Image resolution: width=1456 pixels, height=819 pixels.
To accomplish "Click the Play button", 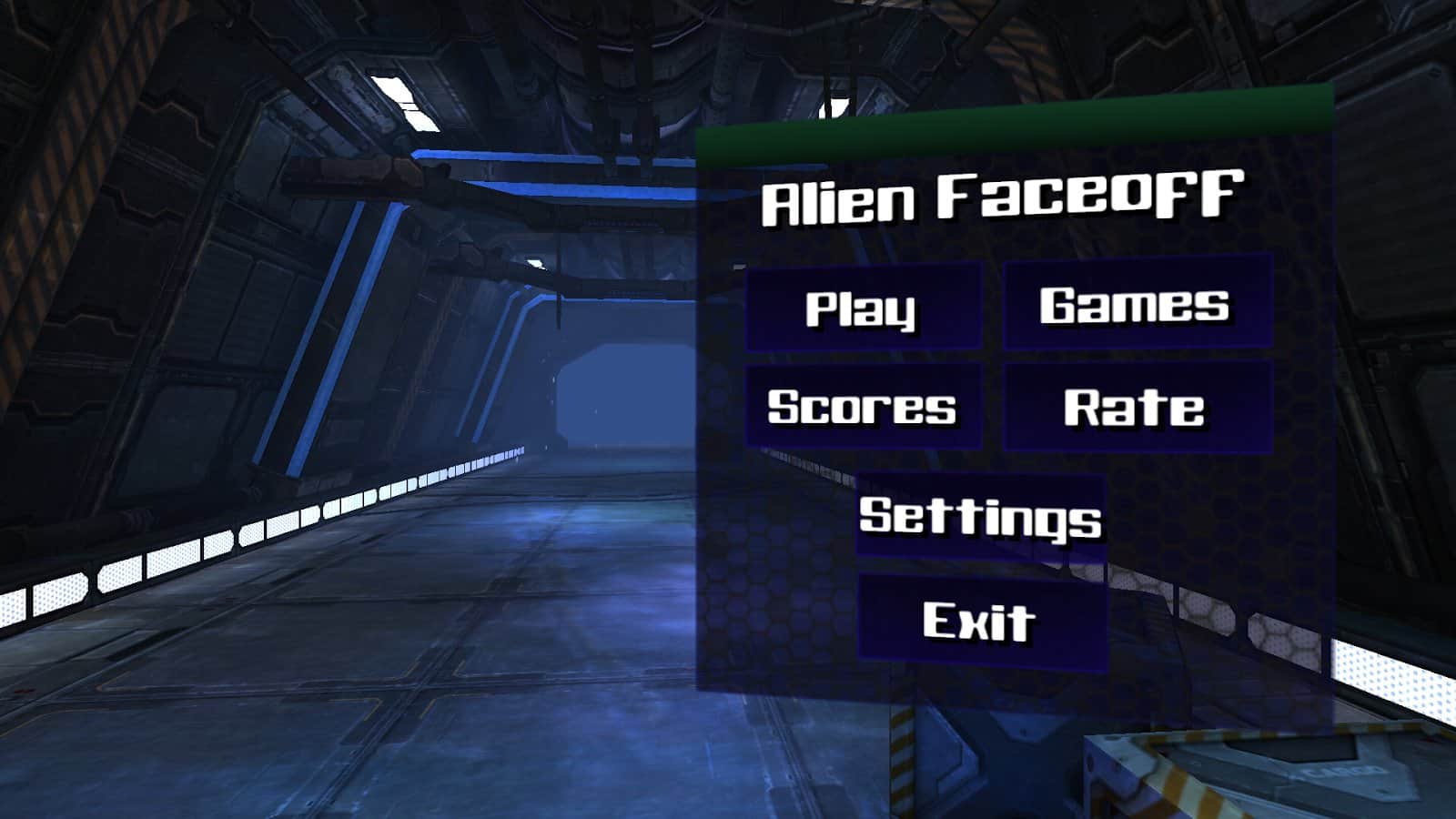I will click(861, 308).
